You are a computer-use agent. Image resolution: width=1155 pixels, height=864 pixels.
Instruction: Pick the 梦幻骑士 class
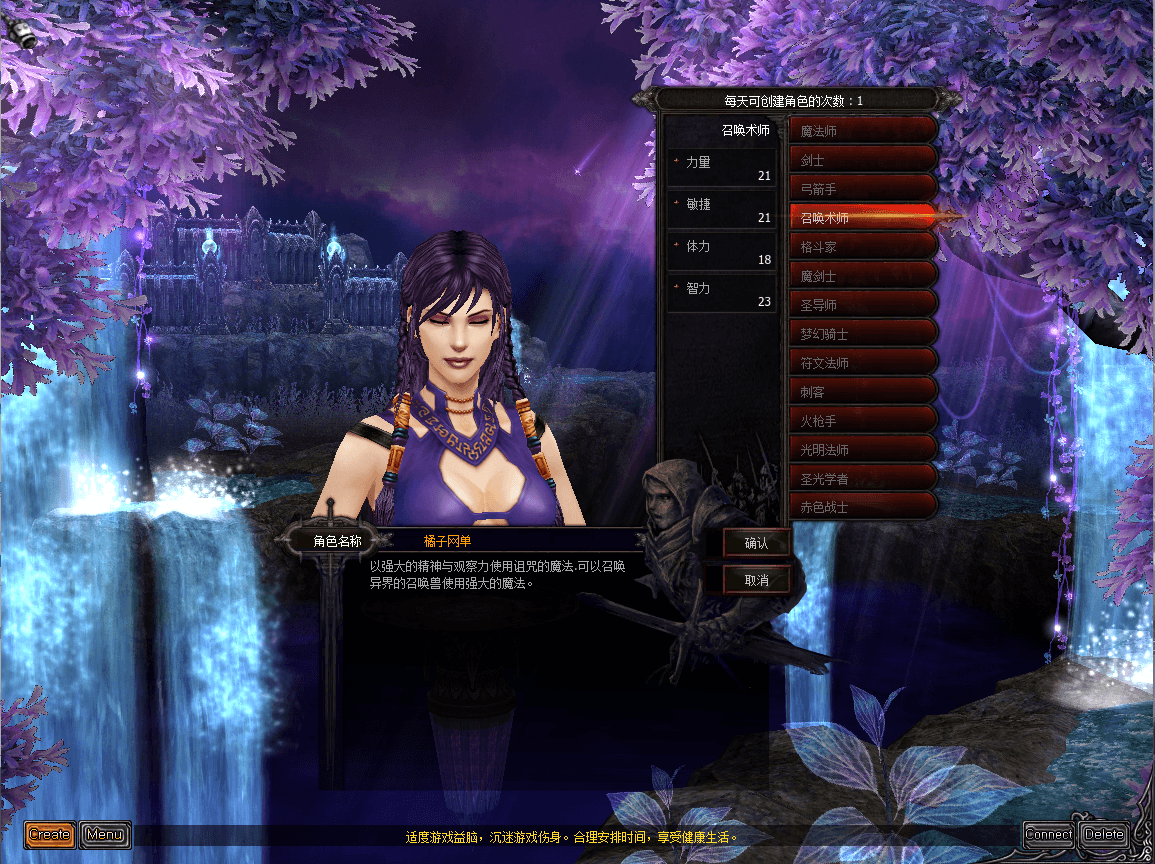tap(862, 333)
